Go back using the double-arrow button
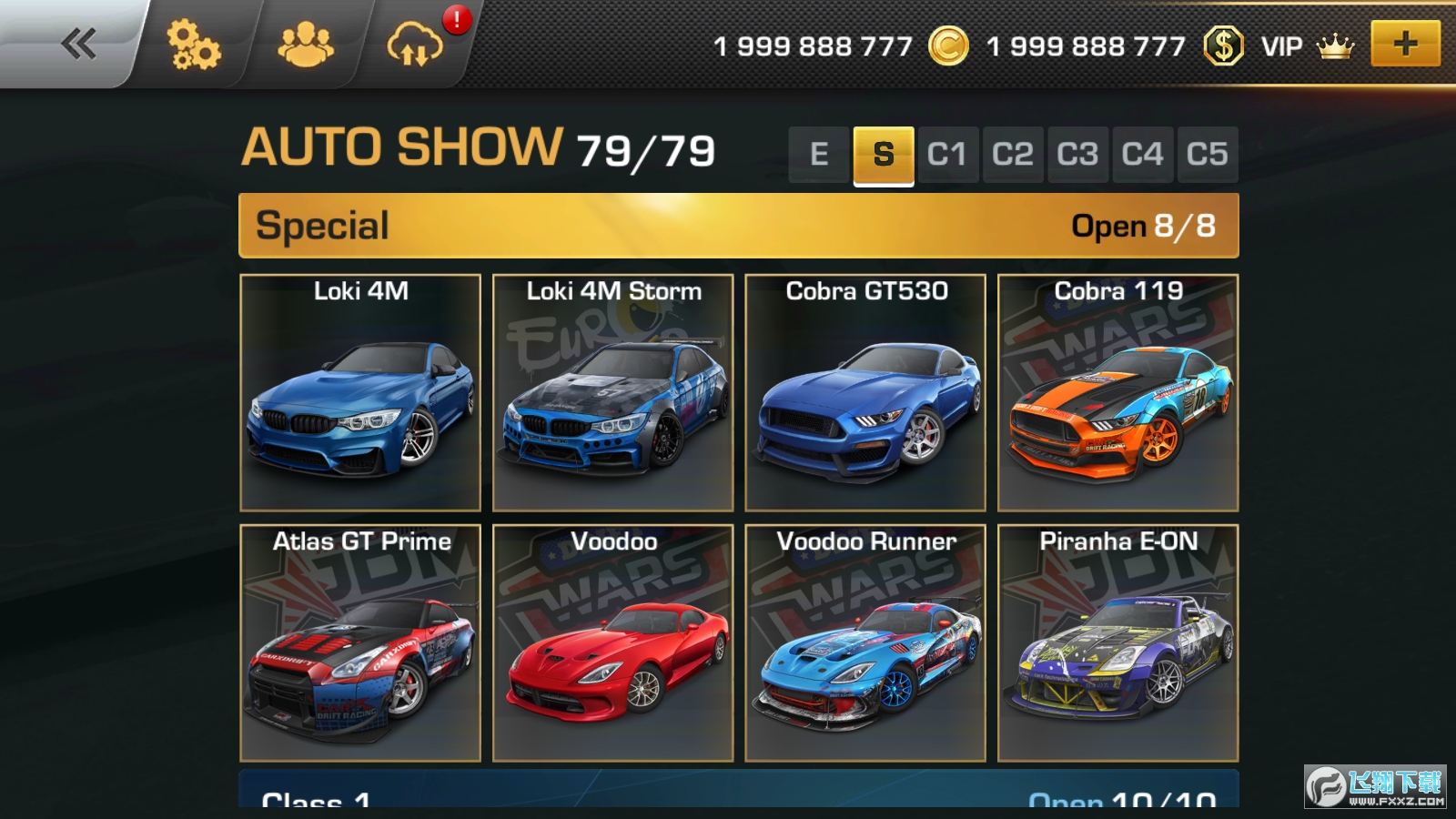Screen dimensions: 1456x819 click(78, 44)
